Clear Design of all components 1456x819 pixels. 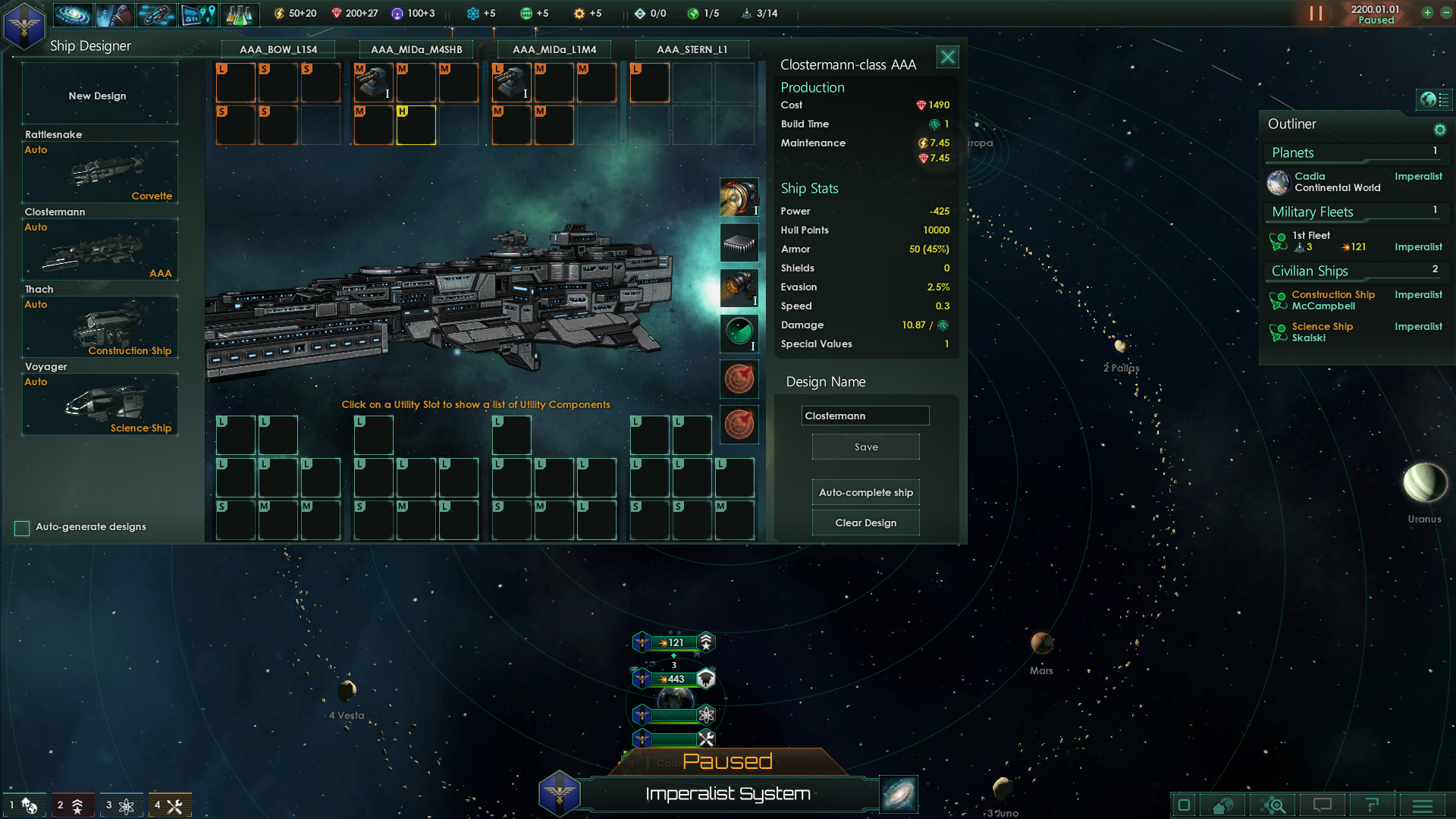click(x=865, y=522)
